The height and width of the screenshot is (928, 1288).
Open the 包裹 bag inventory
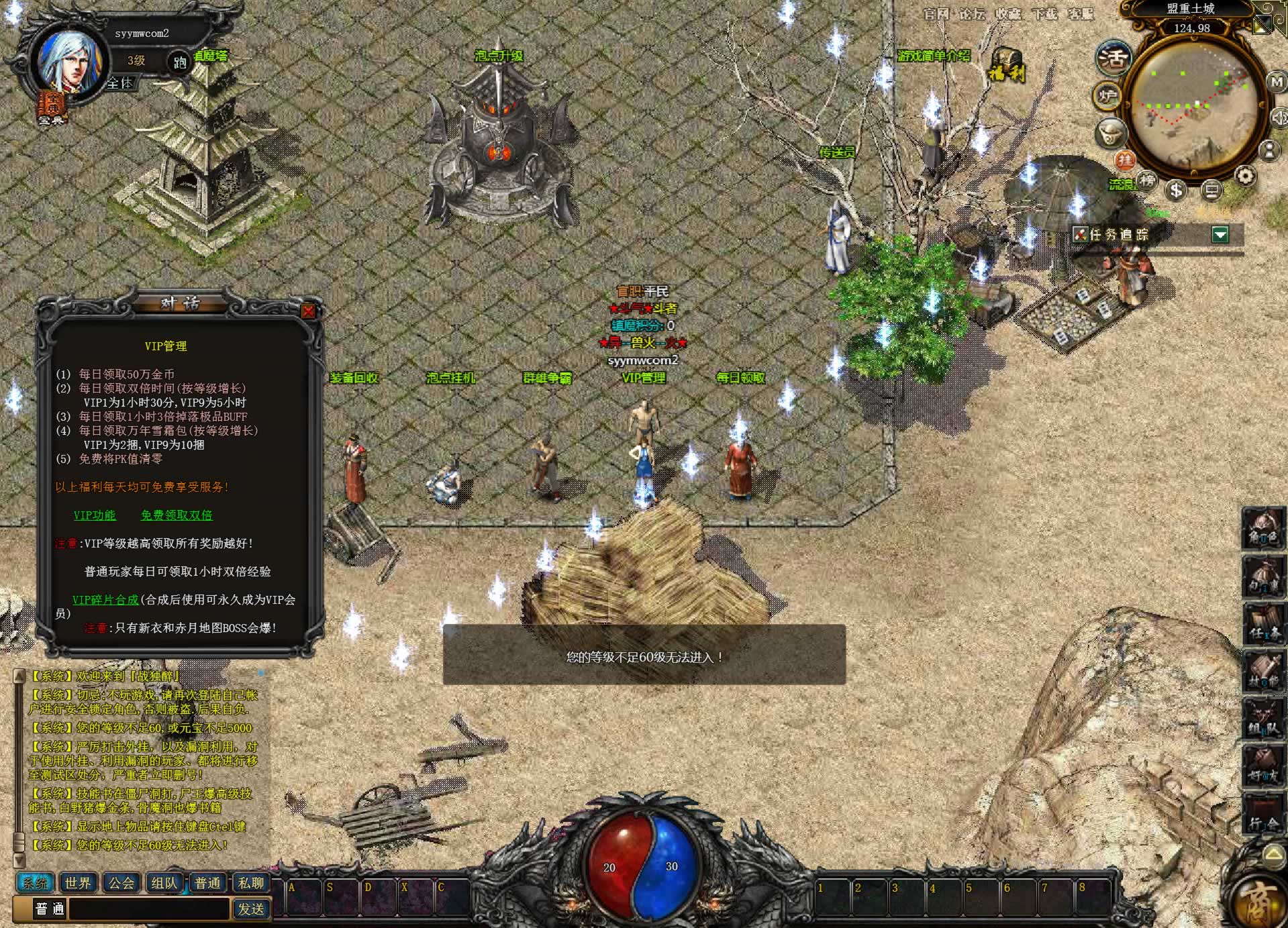pyautogui.click(x=1263, y=578)
